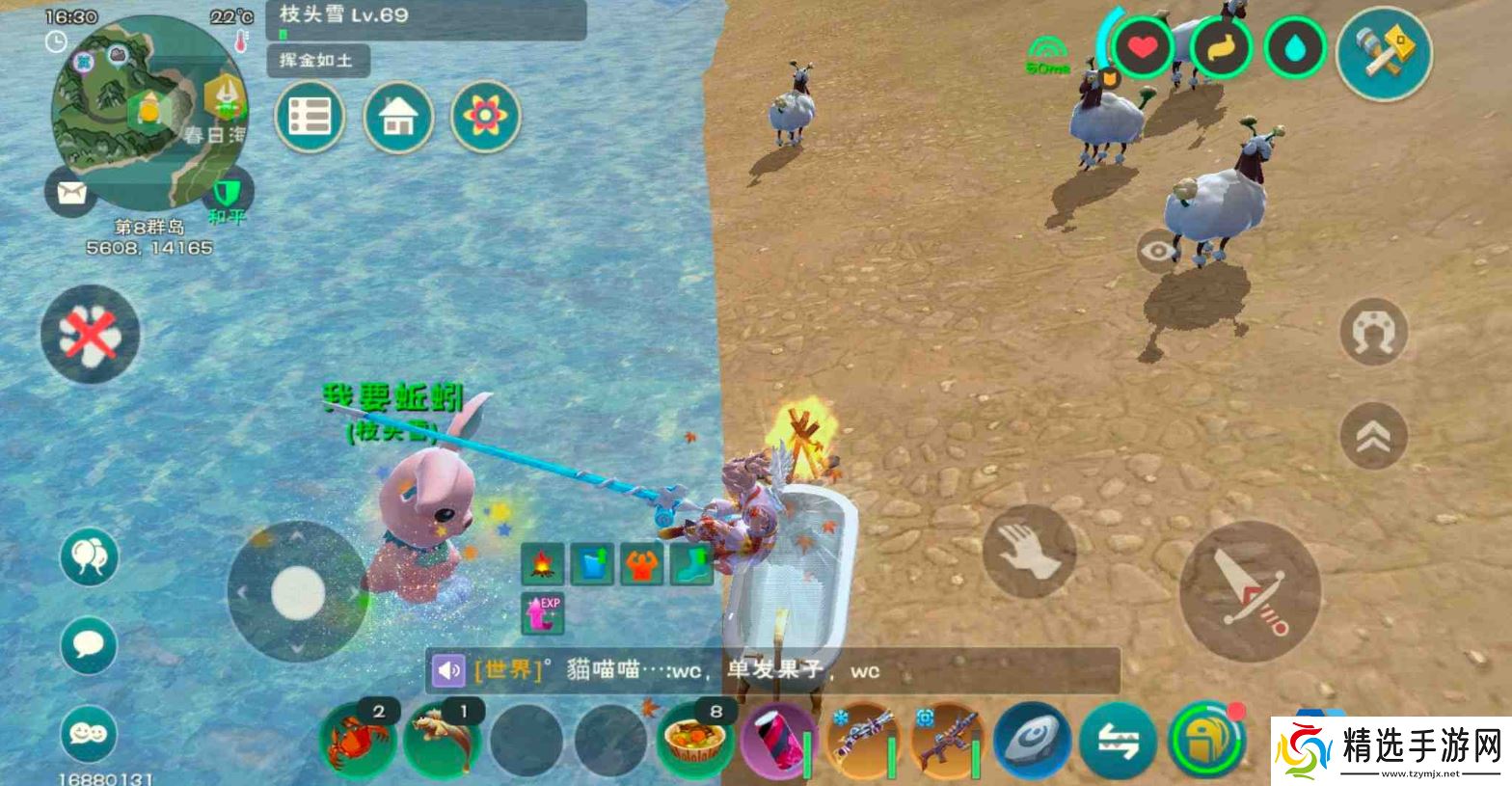Tap the hand interact button
This screenshot has height=786, width=1512.
coord(1029,552)
